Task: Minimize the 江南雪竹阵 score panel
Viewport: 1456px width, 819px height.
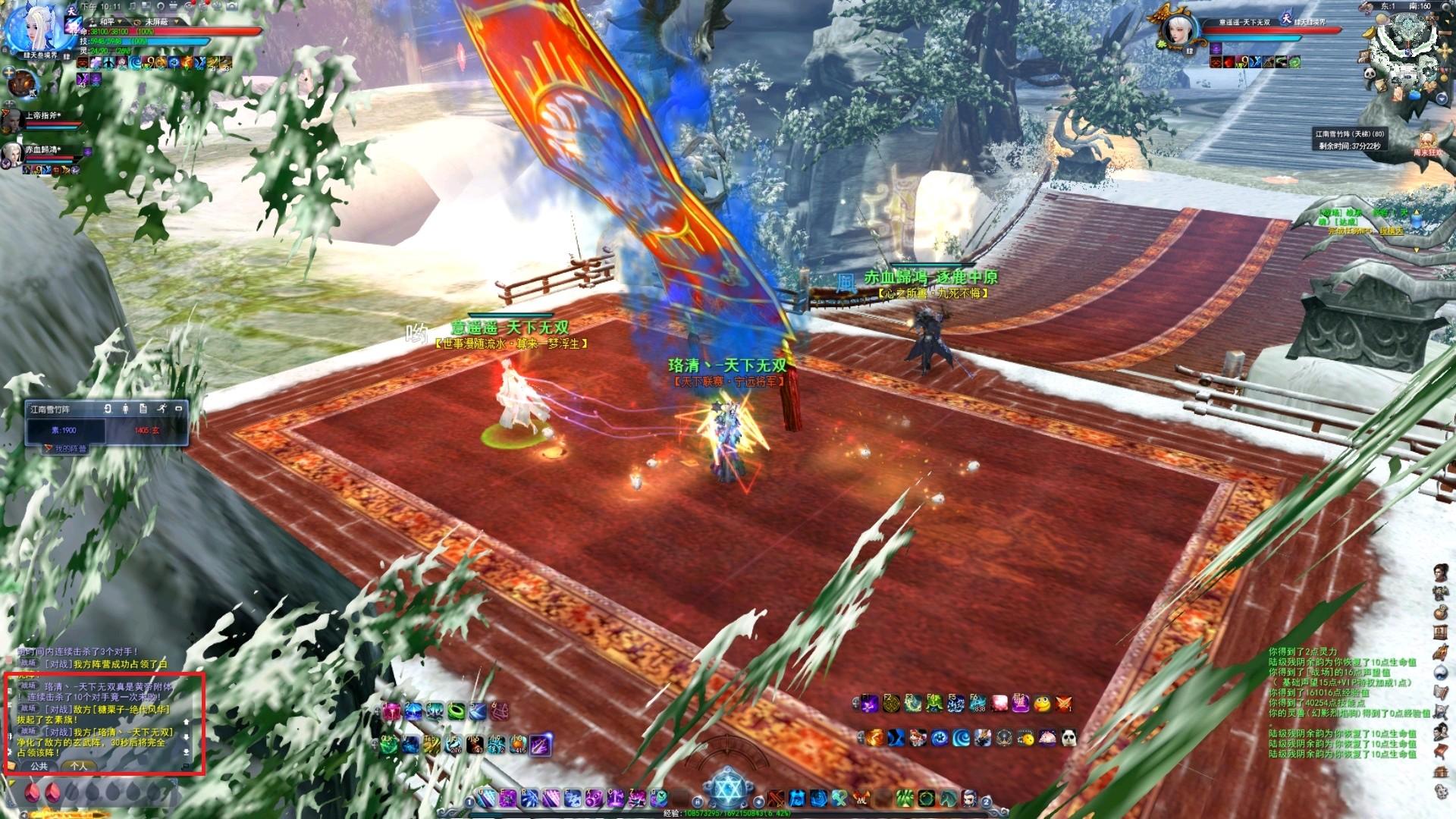Action: pyautogui.click(x=179, y=409)
